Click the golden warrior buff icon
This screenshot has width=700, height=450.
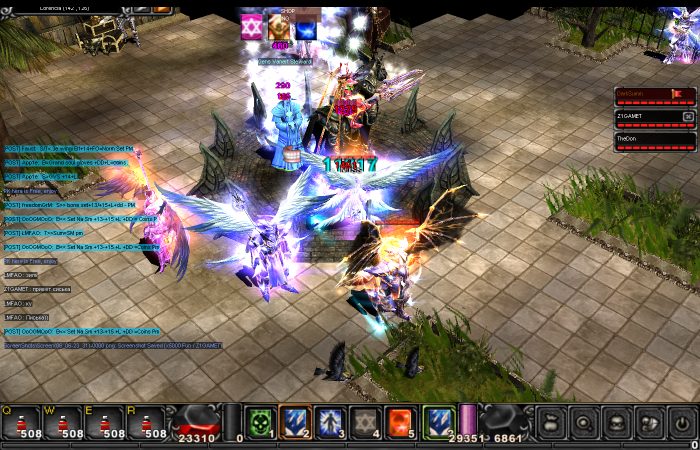pyautogui.click(x=279, y=28)
